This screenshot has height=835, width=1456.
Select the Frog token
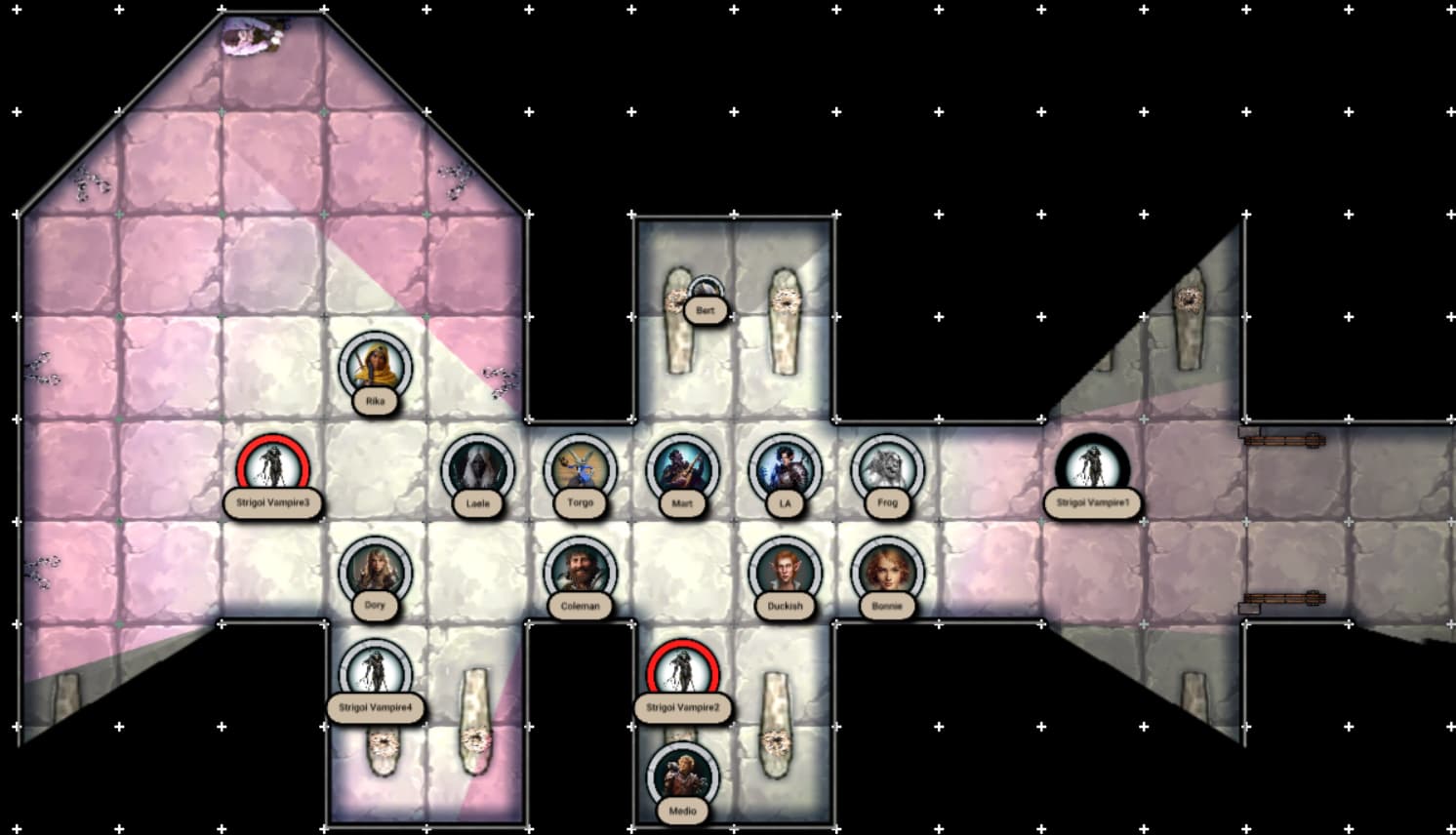coord(887,469)
